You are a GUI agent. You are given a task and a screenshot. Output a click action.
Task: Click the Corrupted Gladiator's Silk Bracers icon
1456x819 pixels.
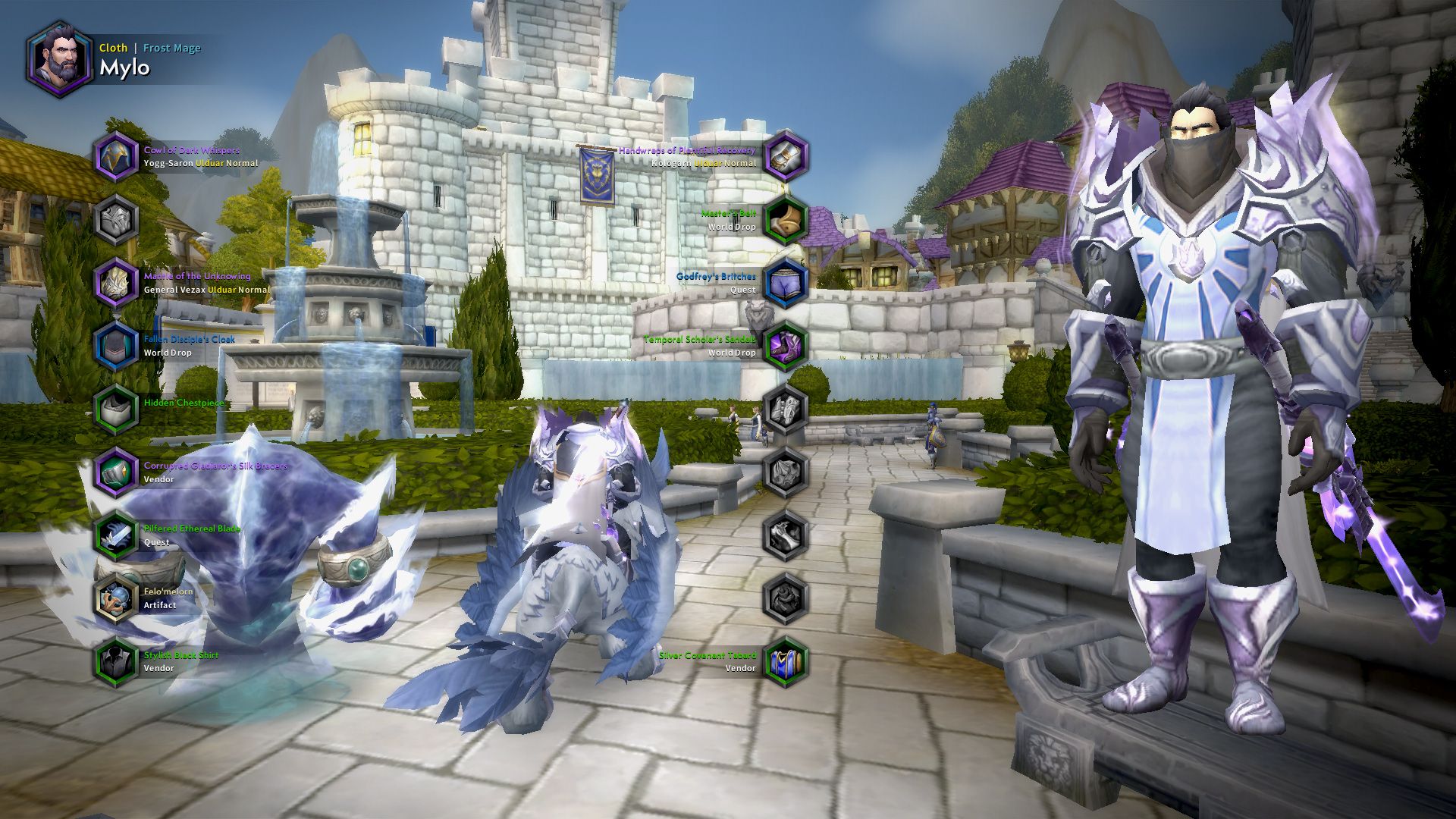tap(115, 472)
